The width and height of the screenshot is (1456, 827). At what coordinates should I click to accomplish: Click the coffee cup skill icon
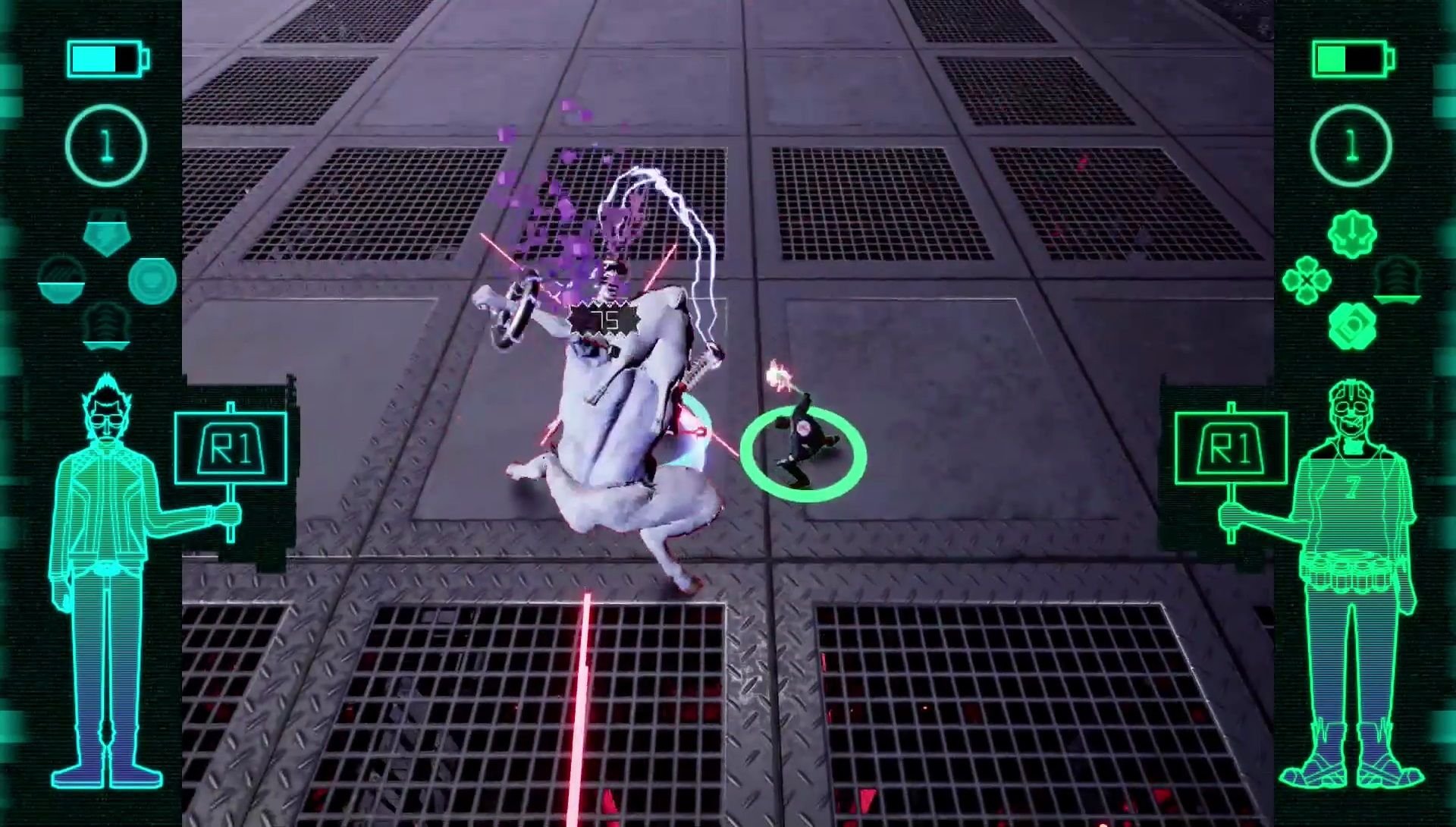(153, 279)
